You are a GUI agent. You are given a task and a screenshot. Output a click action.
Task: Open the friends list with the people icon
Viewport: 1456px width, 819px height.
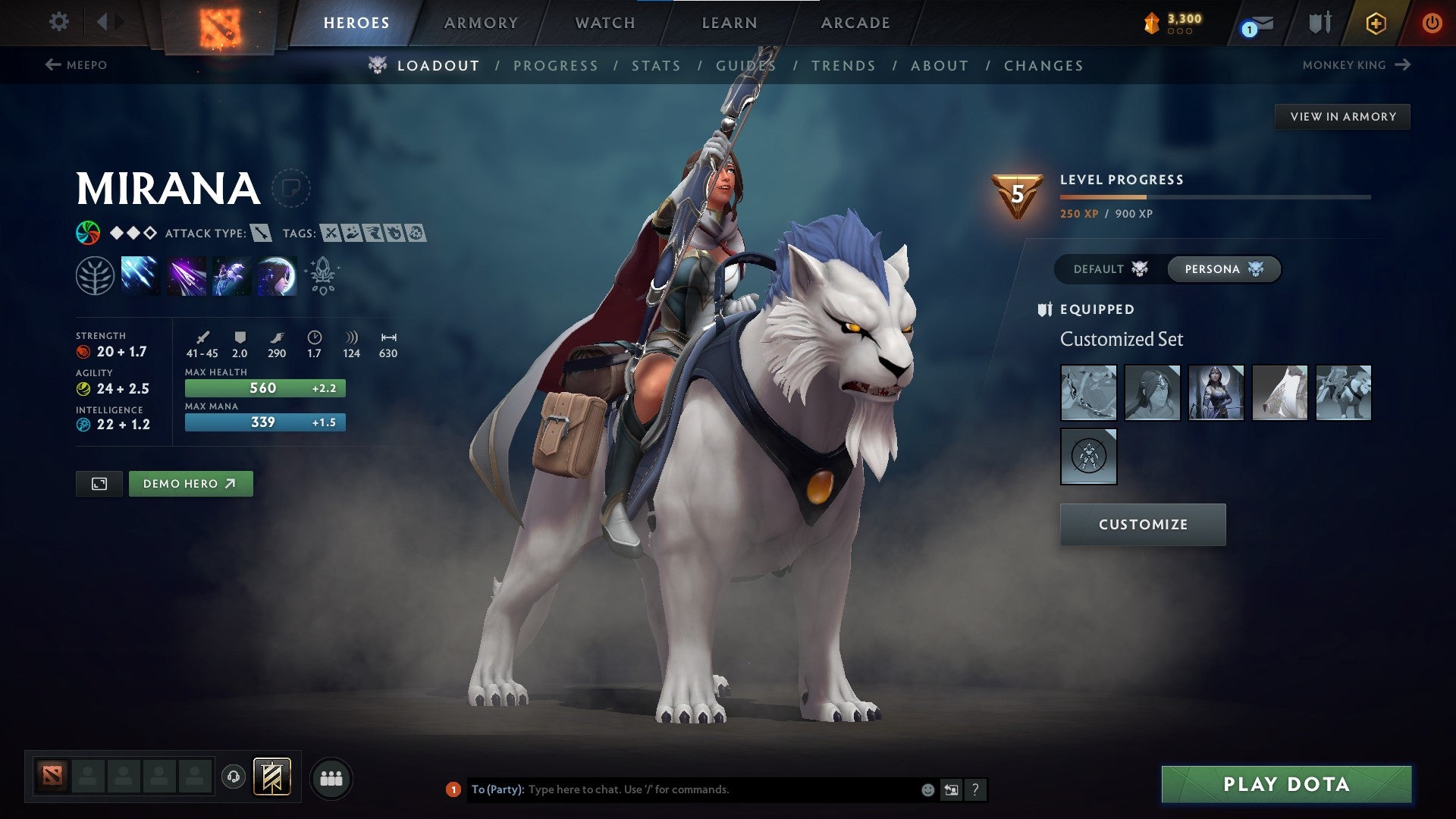(x=330, y=777)
